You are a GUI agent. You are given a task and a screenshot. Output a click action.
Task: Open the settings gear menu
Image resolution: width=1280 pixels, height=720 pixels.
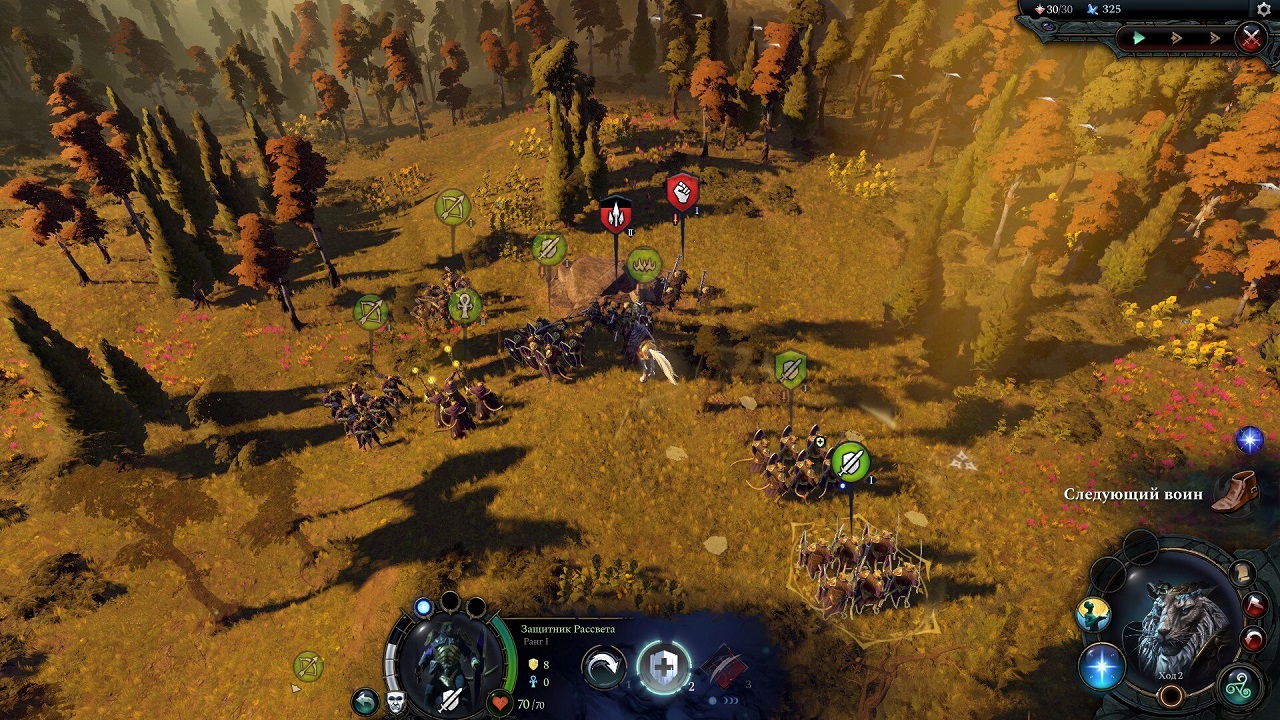click(x=1263, y=11)
